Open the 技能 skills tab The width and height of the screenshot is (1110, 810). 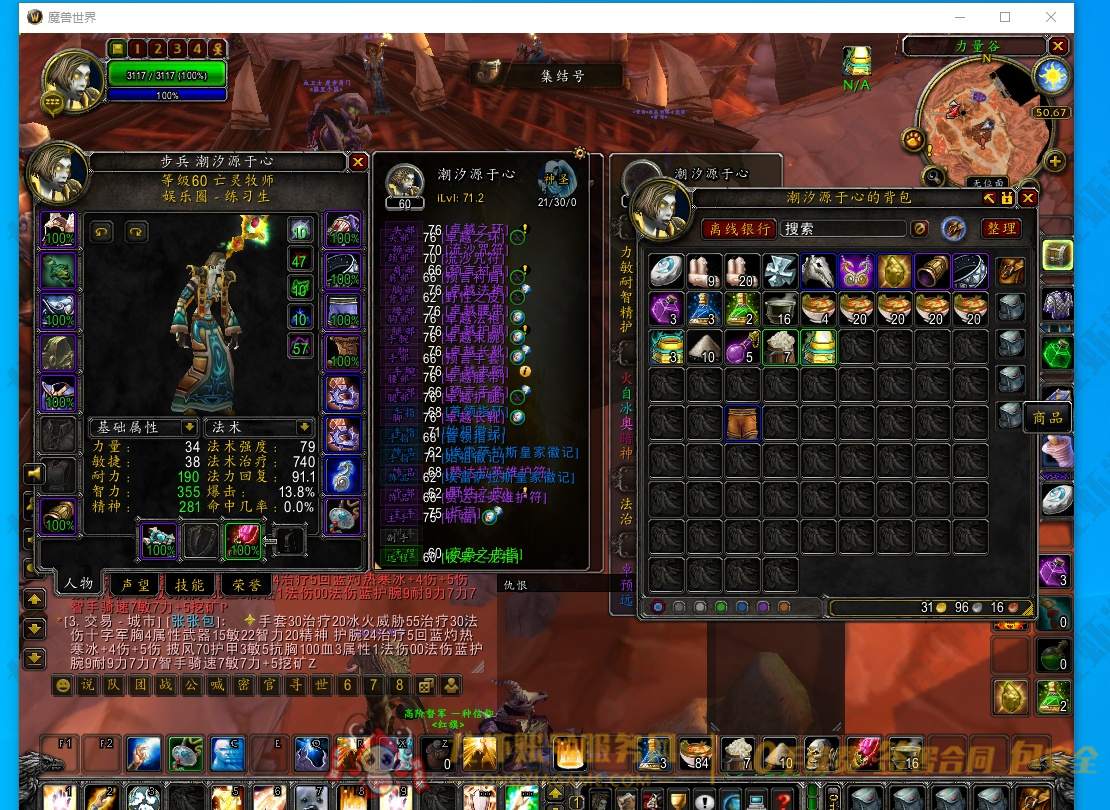pos(189,585)
